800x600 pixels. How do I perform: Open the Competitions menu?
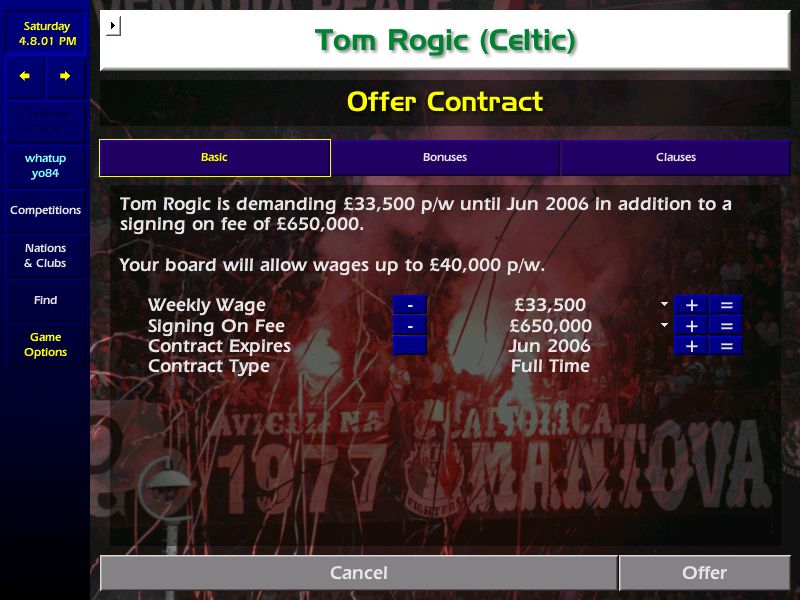pos(45,211)
